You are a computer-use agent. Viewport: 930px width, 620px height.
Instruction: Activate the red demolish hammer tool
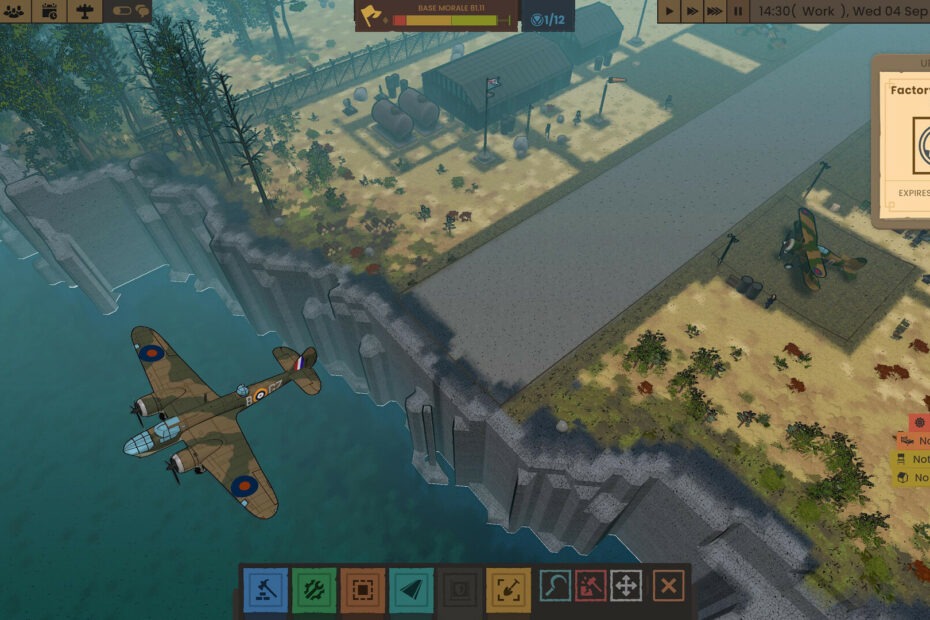click(591, 586)
